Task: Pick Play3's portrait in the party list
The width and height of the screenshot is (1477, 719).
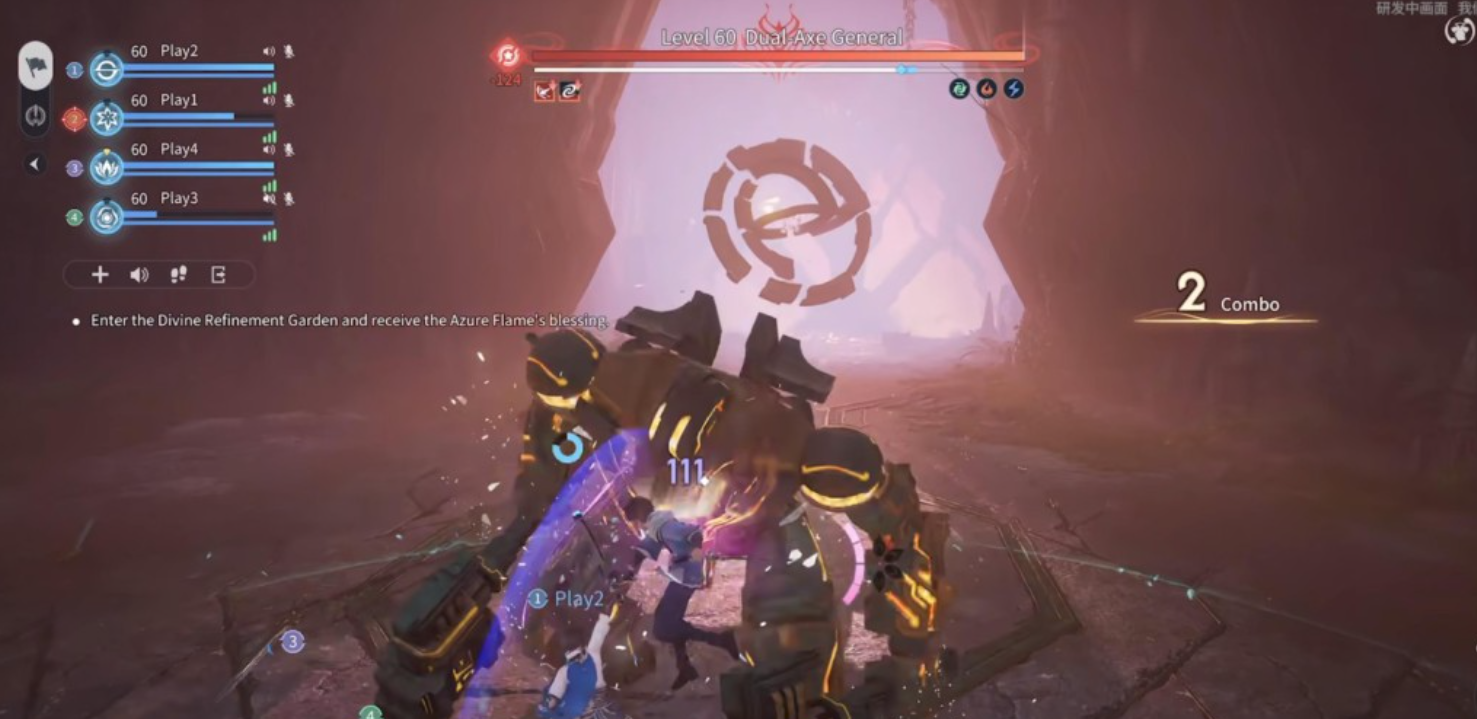Action: pos(107,217)
